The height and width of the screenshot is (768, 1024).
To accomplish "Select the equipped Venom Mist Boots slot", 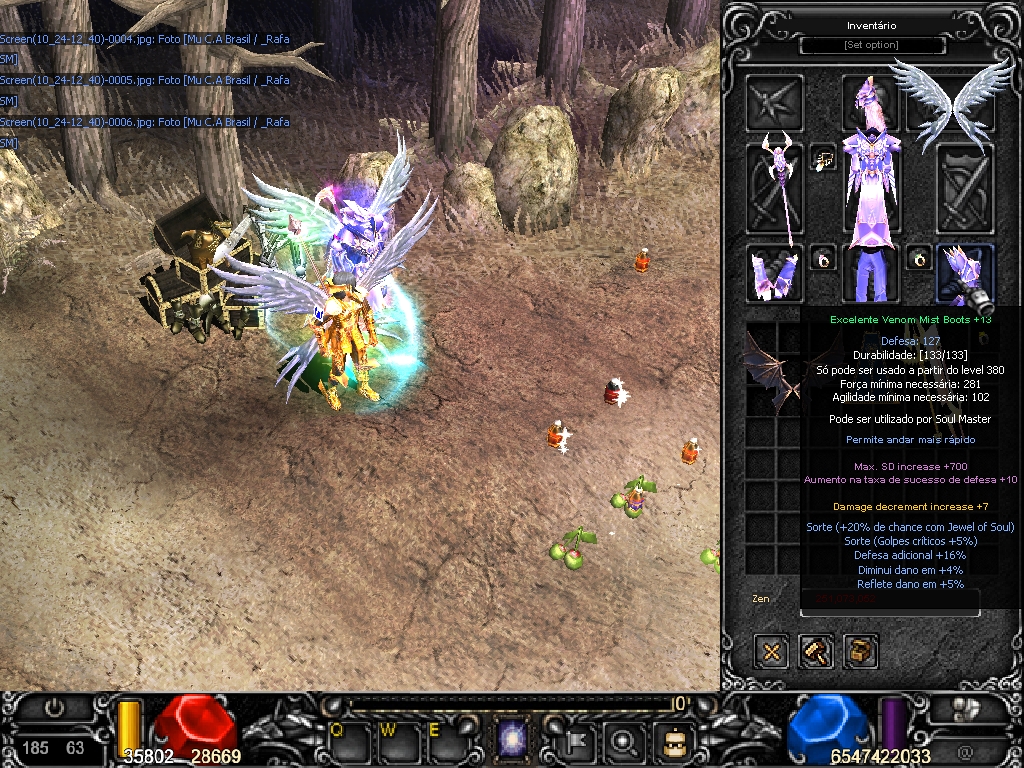I will [964, 272].
